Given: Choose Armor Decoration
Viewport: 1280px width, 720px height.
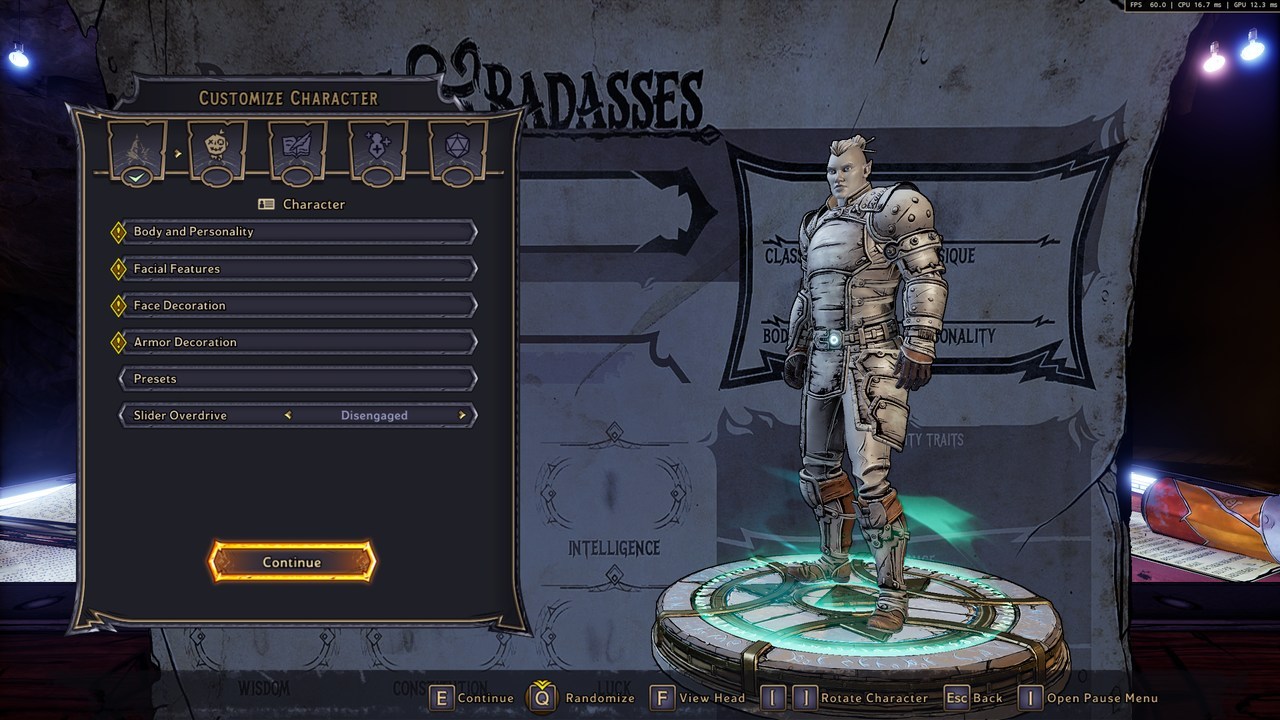Looking at the screenshot, I should point(296,342).
